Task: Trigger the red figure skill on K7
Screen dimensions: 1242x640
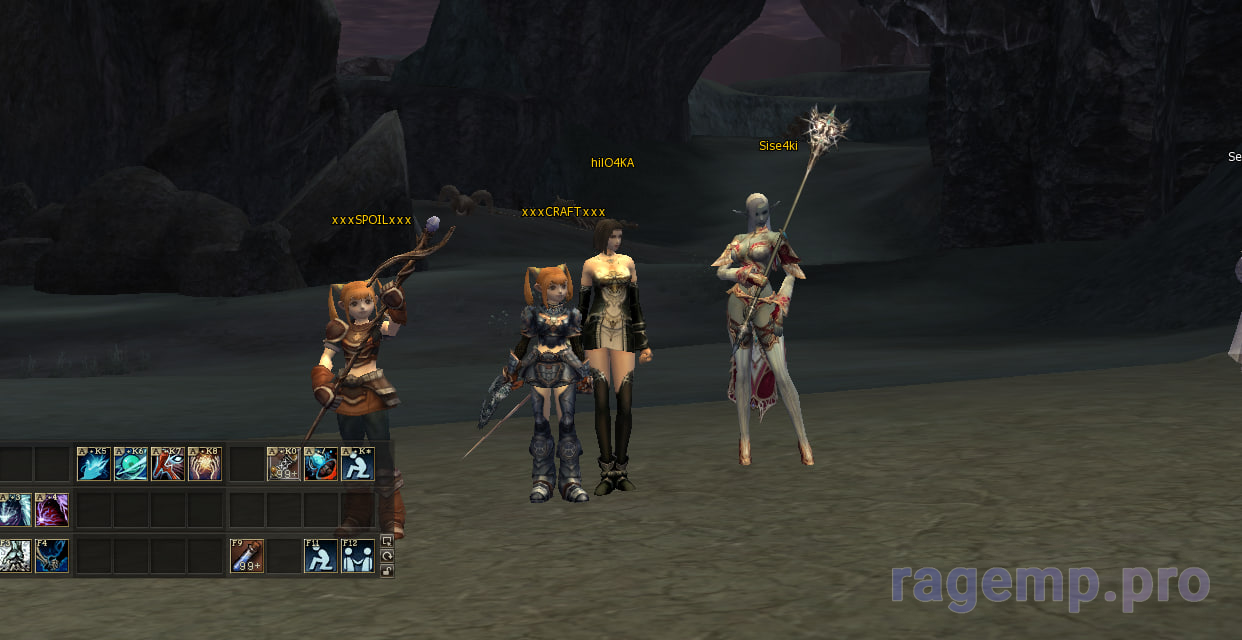Action: point(167,464)
